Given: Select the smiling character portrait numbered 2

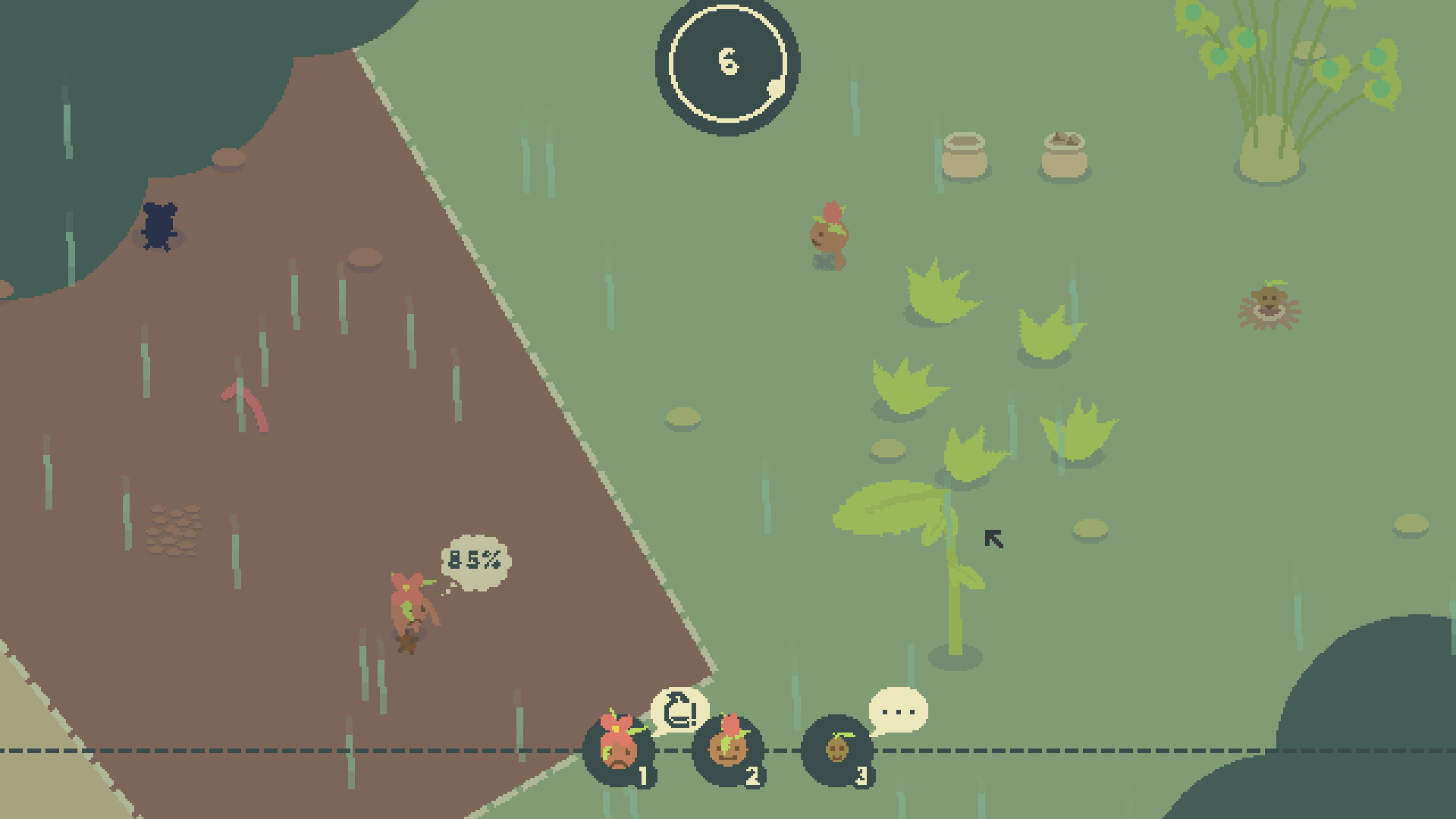Looking at the screenshot, I should (x=728, y=751).
